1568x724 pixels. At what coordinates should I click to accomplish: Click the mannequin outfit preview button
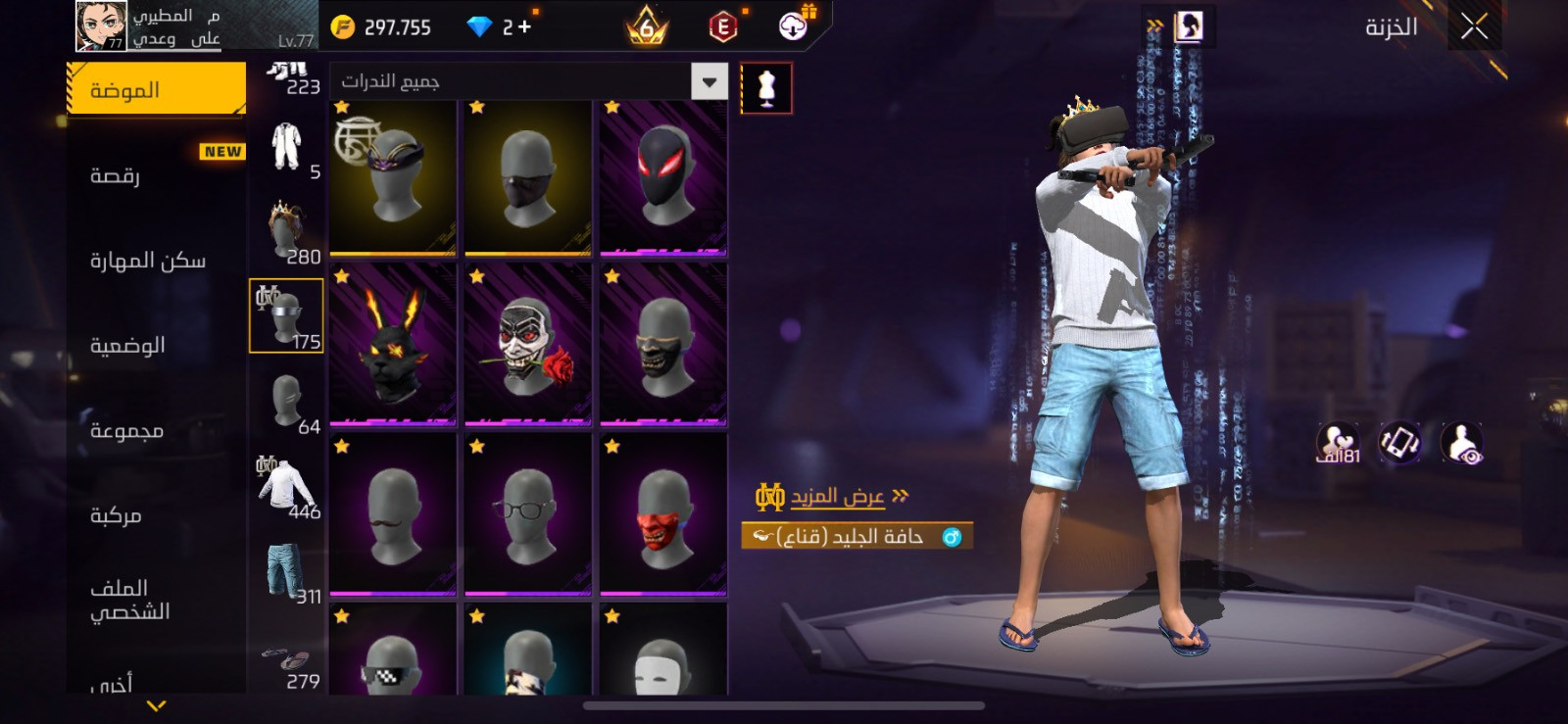[x=766, y=88]
